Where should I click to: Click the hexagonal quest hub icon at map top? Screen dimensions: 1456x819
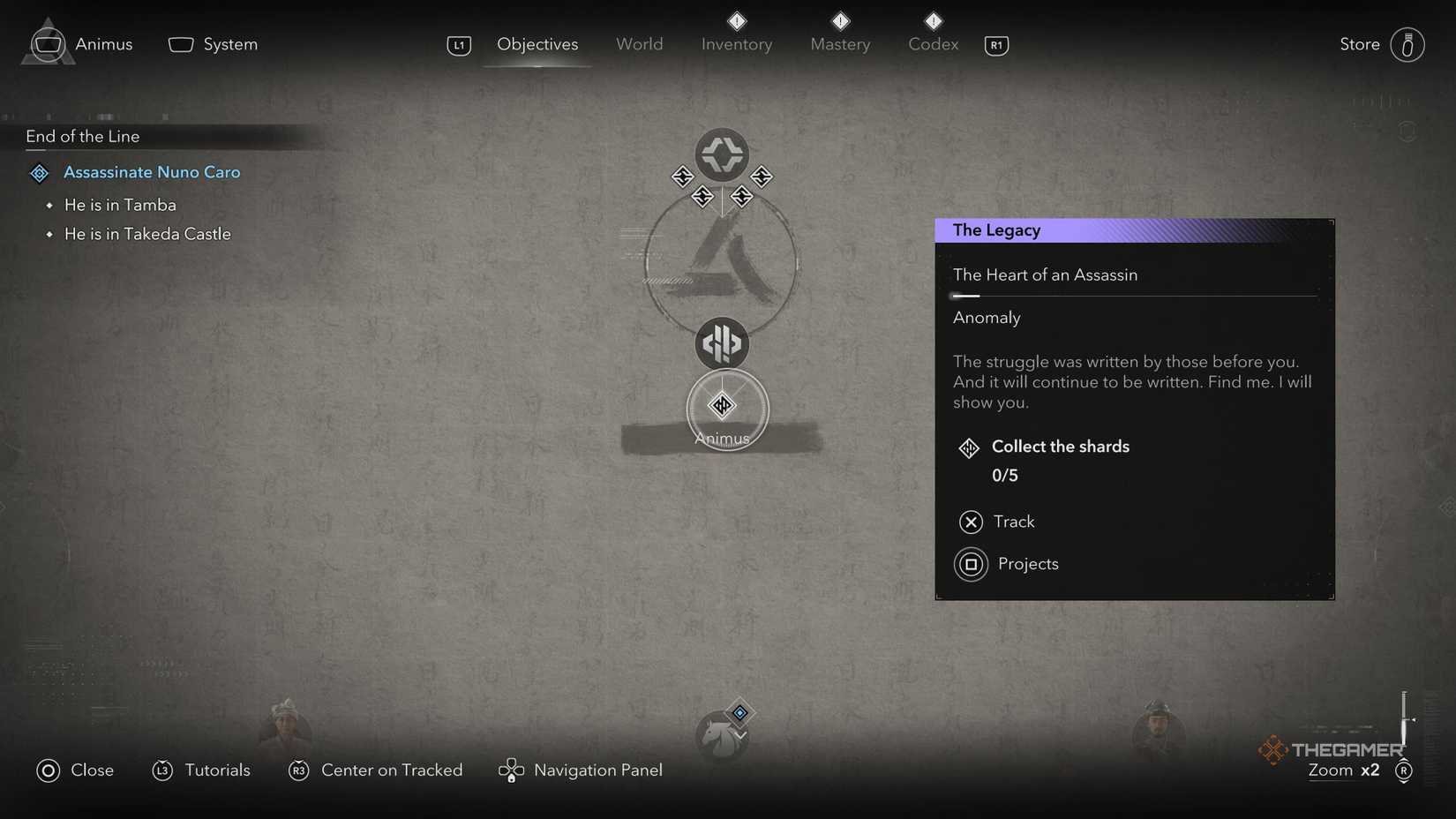(x=722, y=154)
